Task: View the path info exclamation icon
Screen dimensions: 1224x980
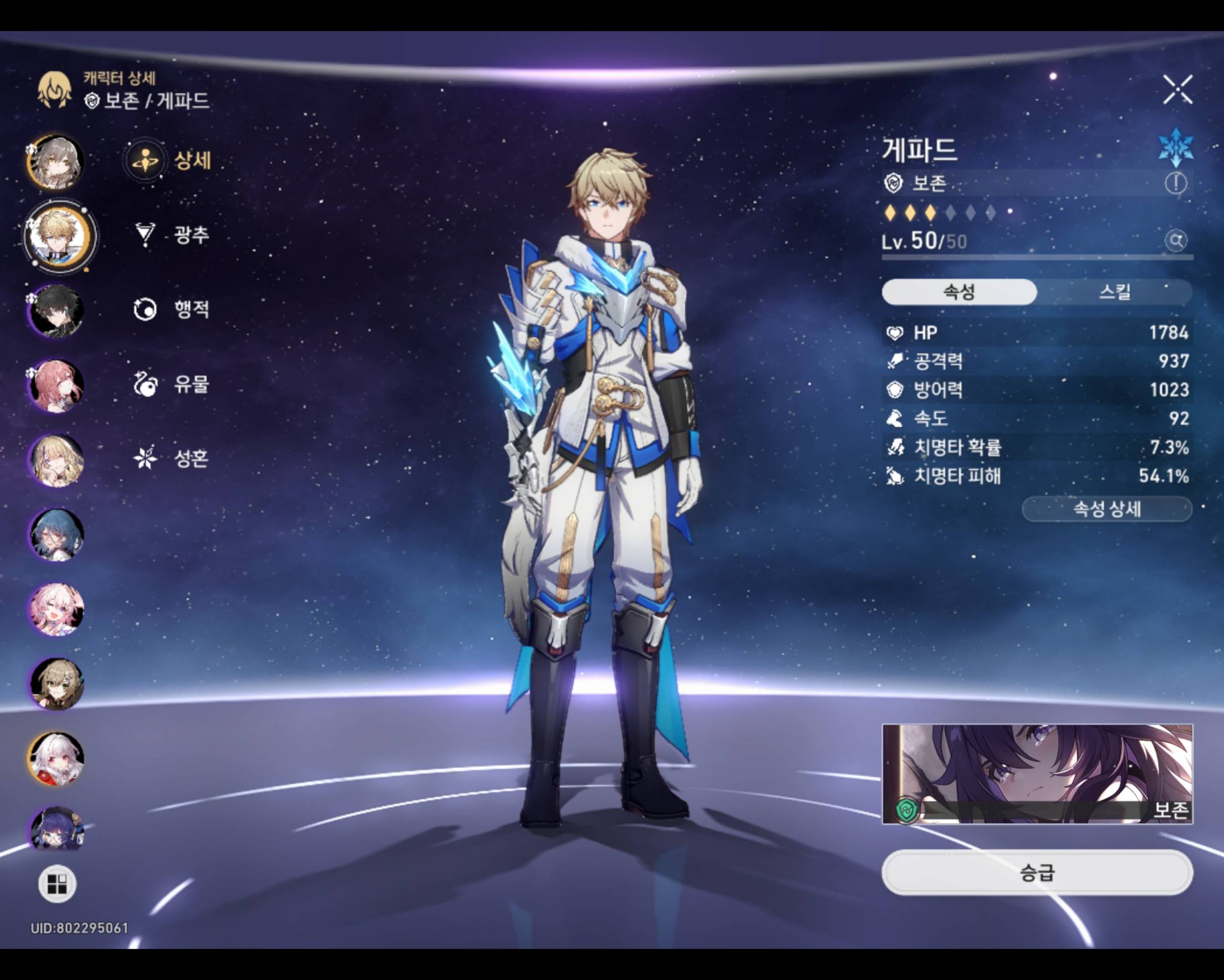Action: pos(1175,183)
